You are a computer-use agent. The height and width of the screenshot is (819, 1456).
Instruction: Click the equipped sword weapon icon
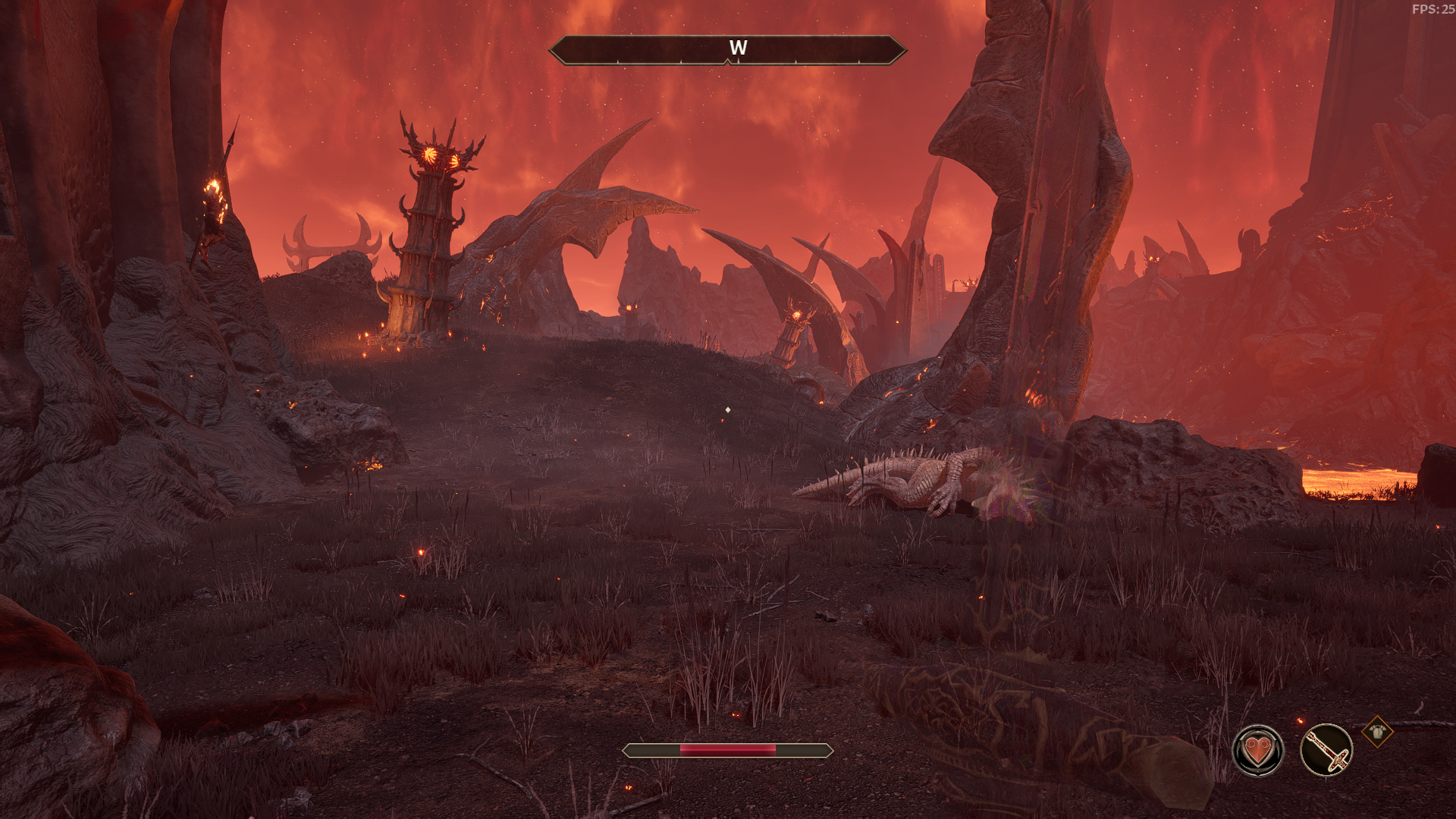point(1326,751)
